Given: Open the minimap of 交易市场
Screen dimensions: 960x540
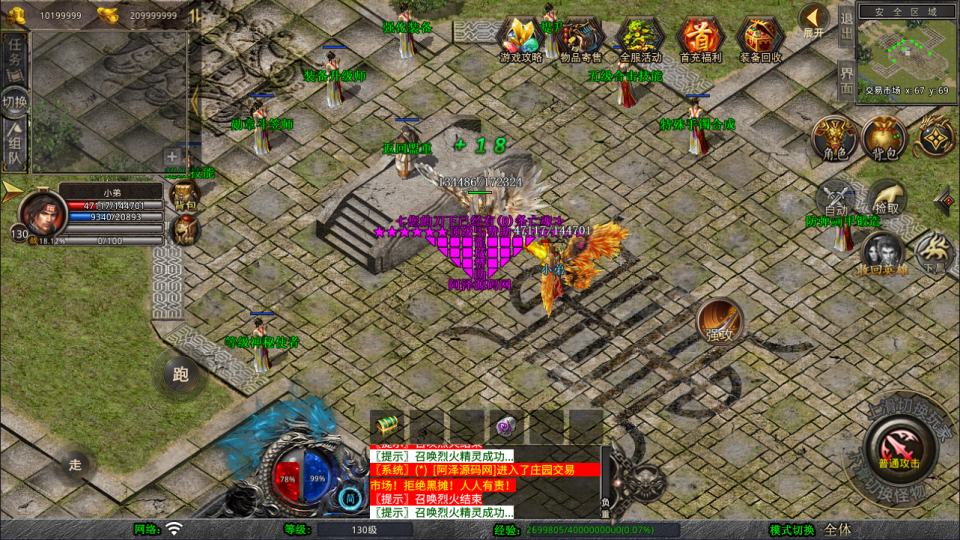Looking at the screenshot, I should click(x=907, y=50).
